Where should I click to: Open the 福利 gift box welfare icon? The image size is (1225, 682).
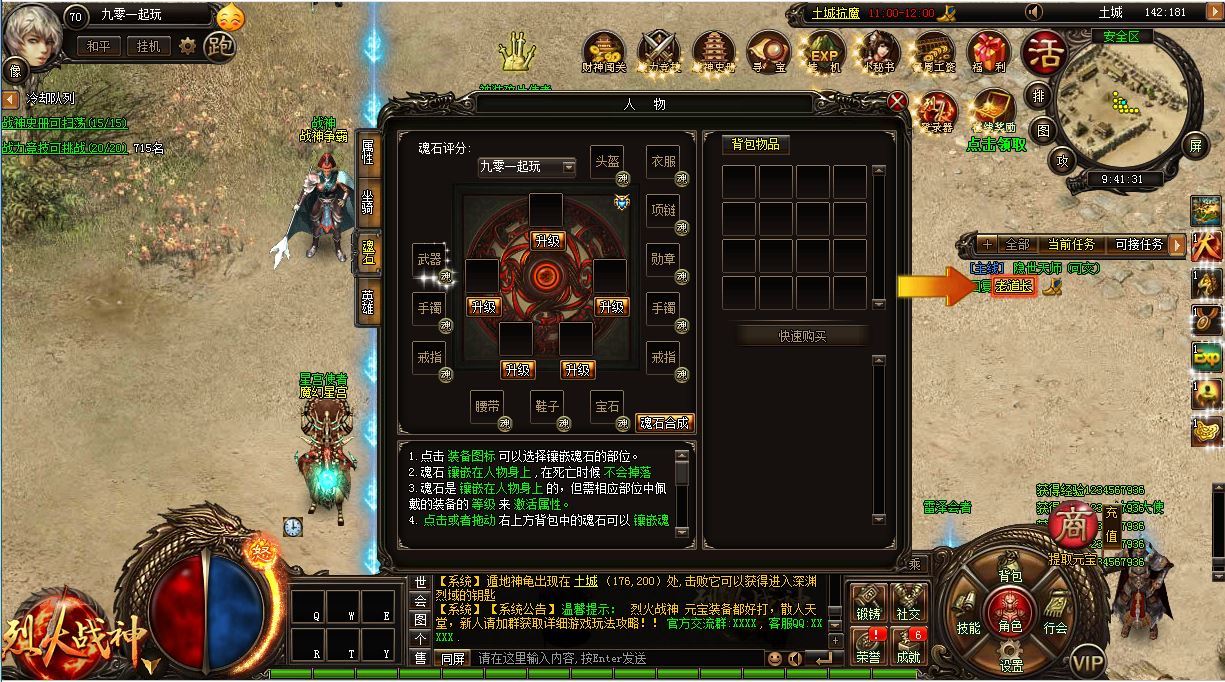[989, 52]
